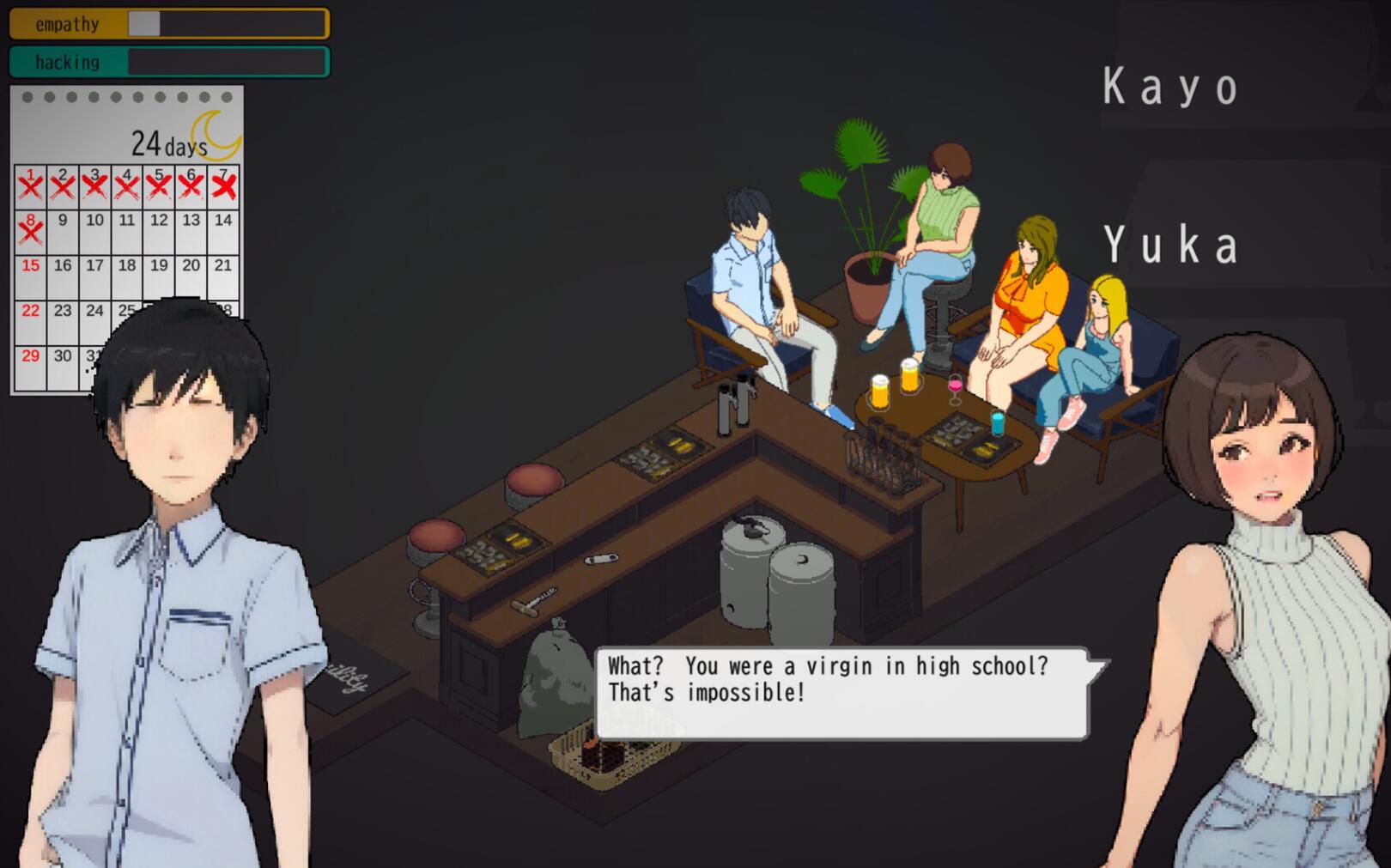Expand the 24 days calendar panel
This screenshot has height=868, width=1391.
163,139
